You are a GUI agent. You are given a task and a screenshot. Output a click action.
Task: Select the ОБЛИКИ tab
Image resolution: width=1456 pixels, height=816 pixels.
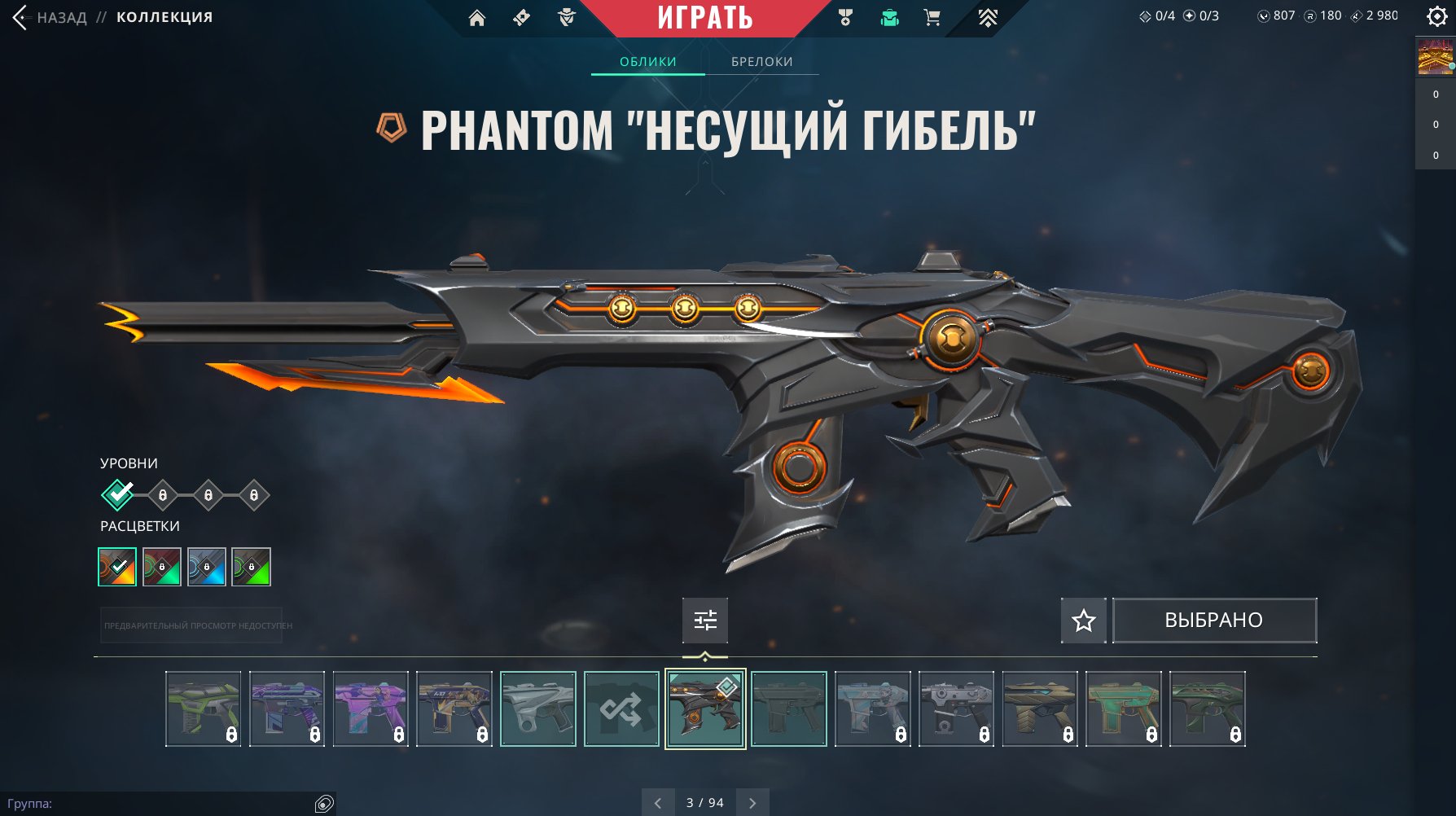click(x=647, y=61)
